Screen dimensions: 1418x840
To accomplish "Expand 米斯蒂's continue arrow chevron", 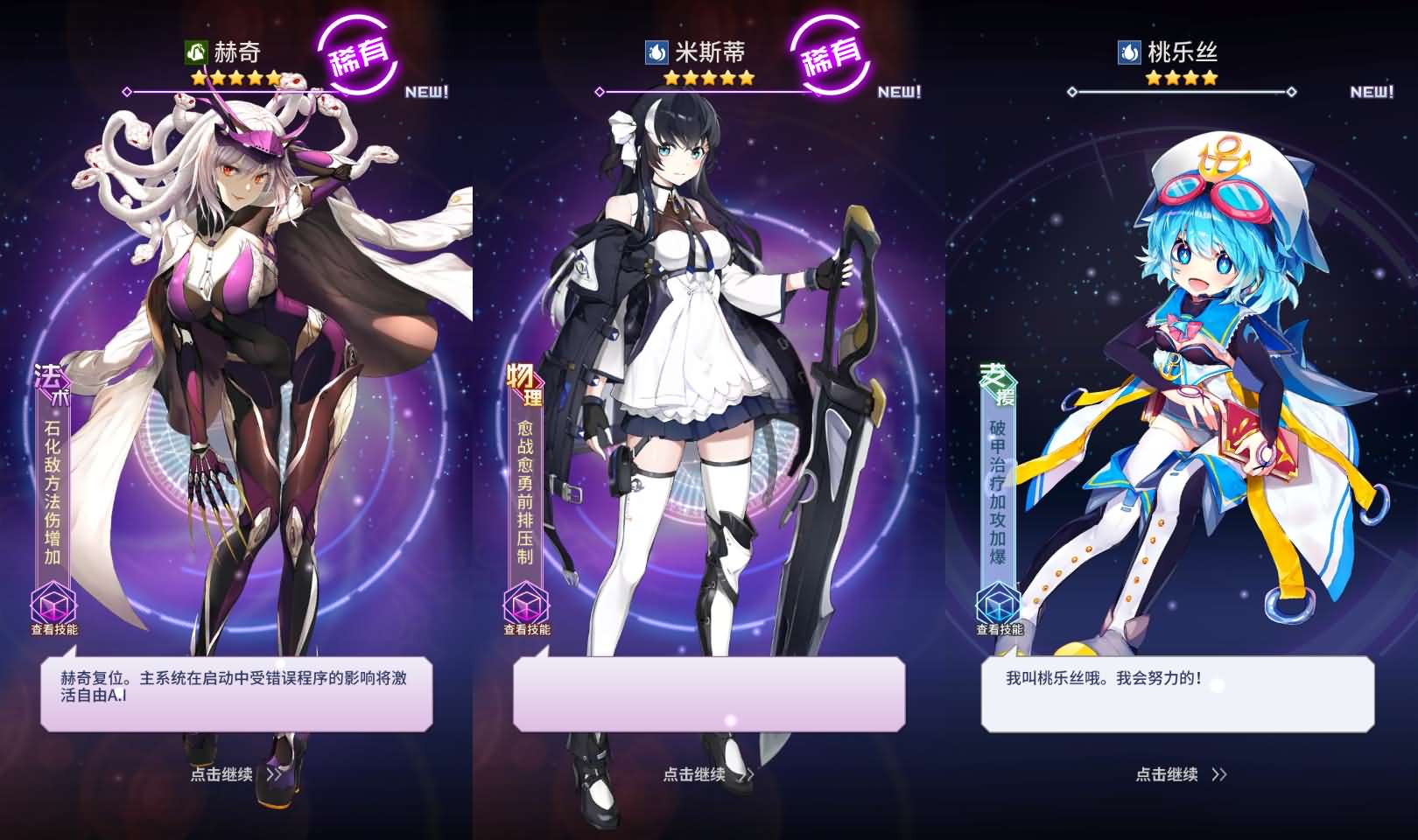I will point(748,776).
